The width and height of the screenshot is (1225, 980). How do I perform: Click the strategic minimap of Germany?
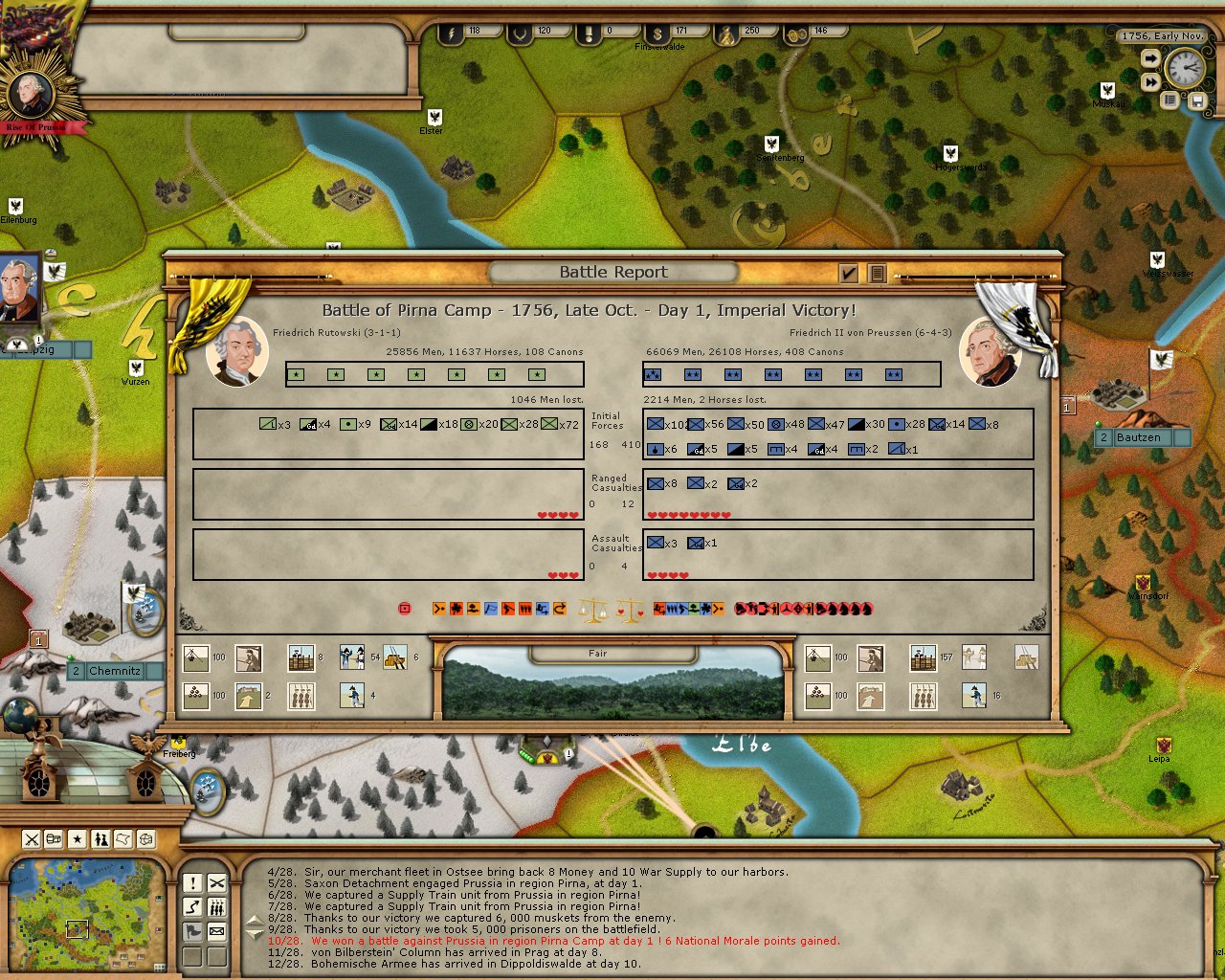tap(84, 914)
